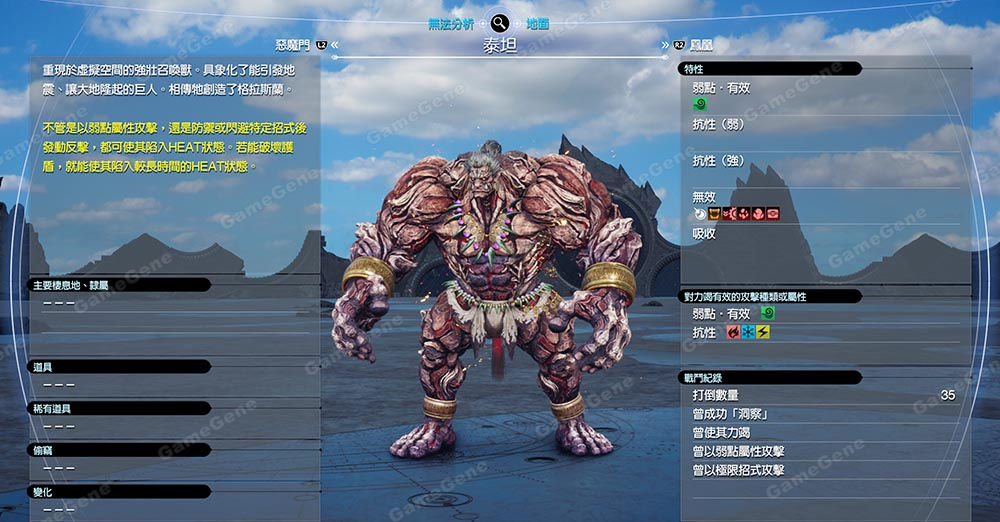Viewport: 1000px width, 522px height.
Task: Select the wind weakness icon under 特性
Action: click(699, 103)
